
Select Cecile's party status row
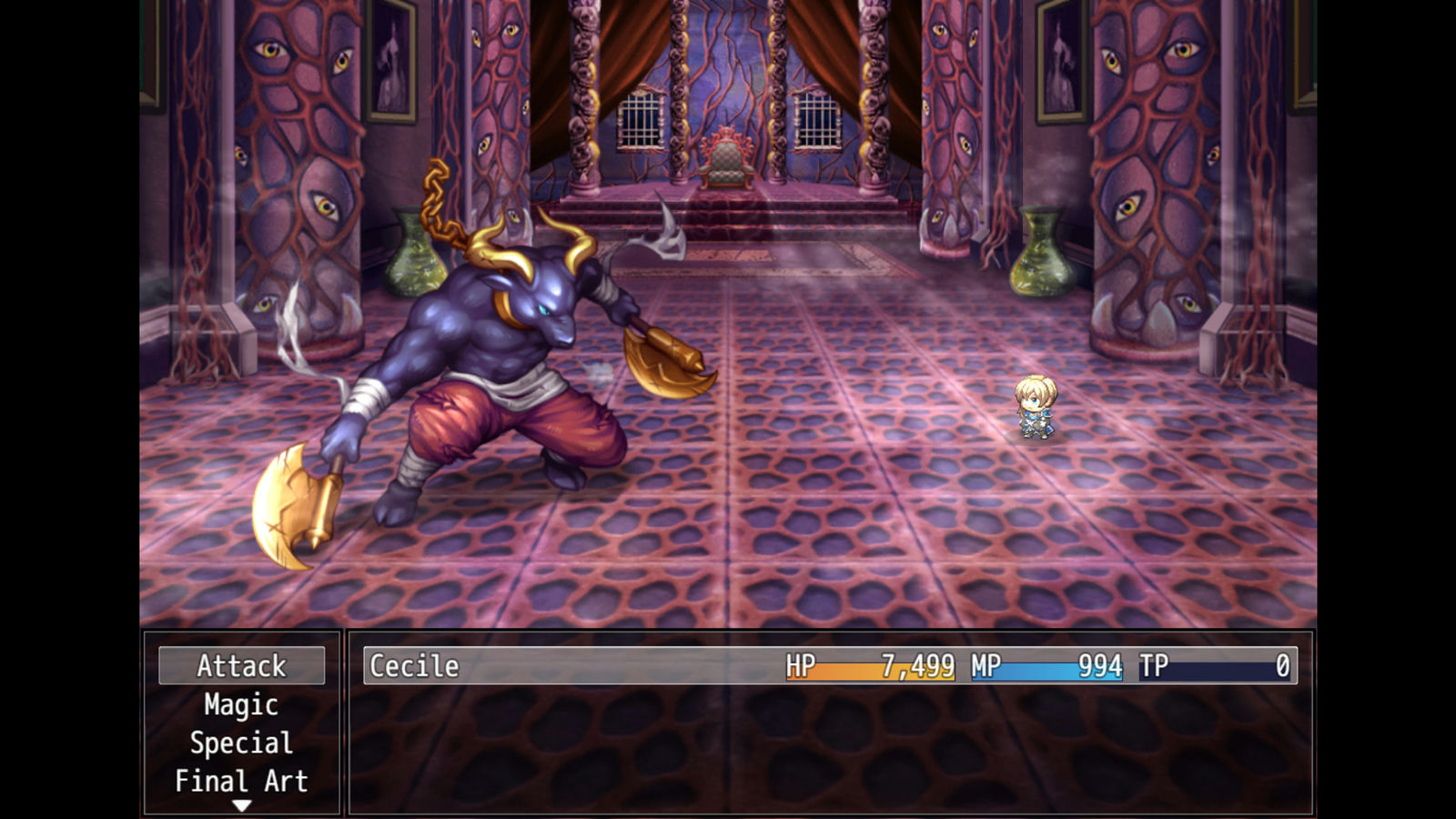(x=830, y=666)
